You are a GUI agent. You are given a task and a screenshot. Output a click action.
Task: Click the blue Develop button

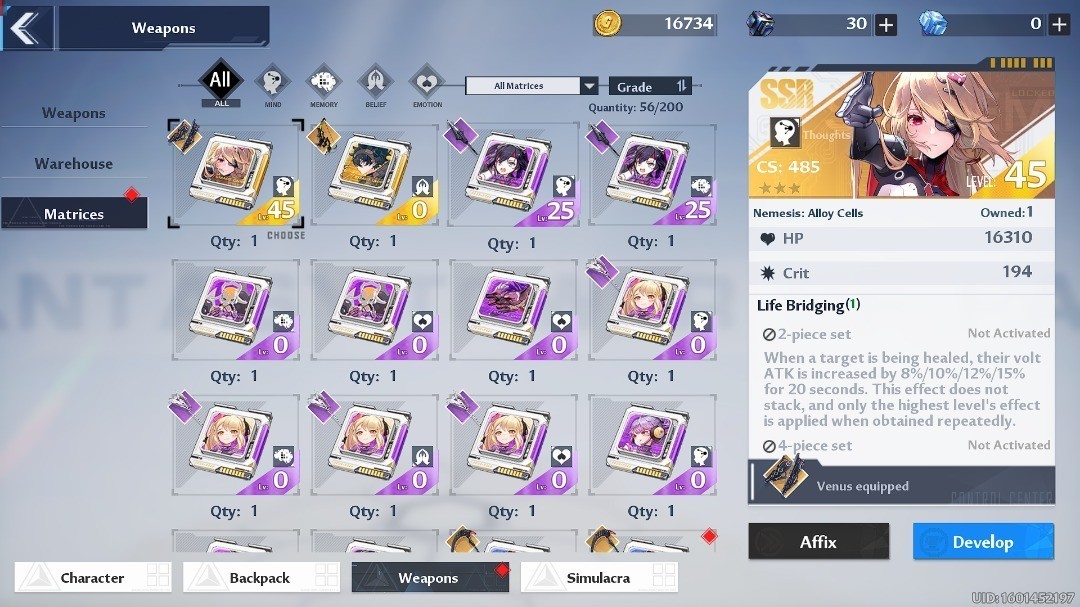point(983,541)
